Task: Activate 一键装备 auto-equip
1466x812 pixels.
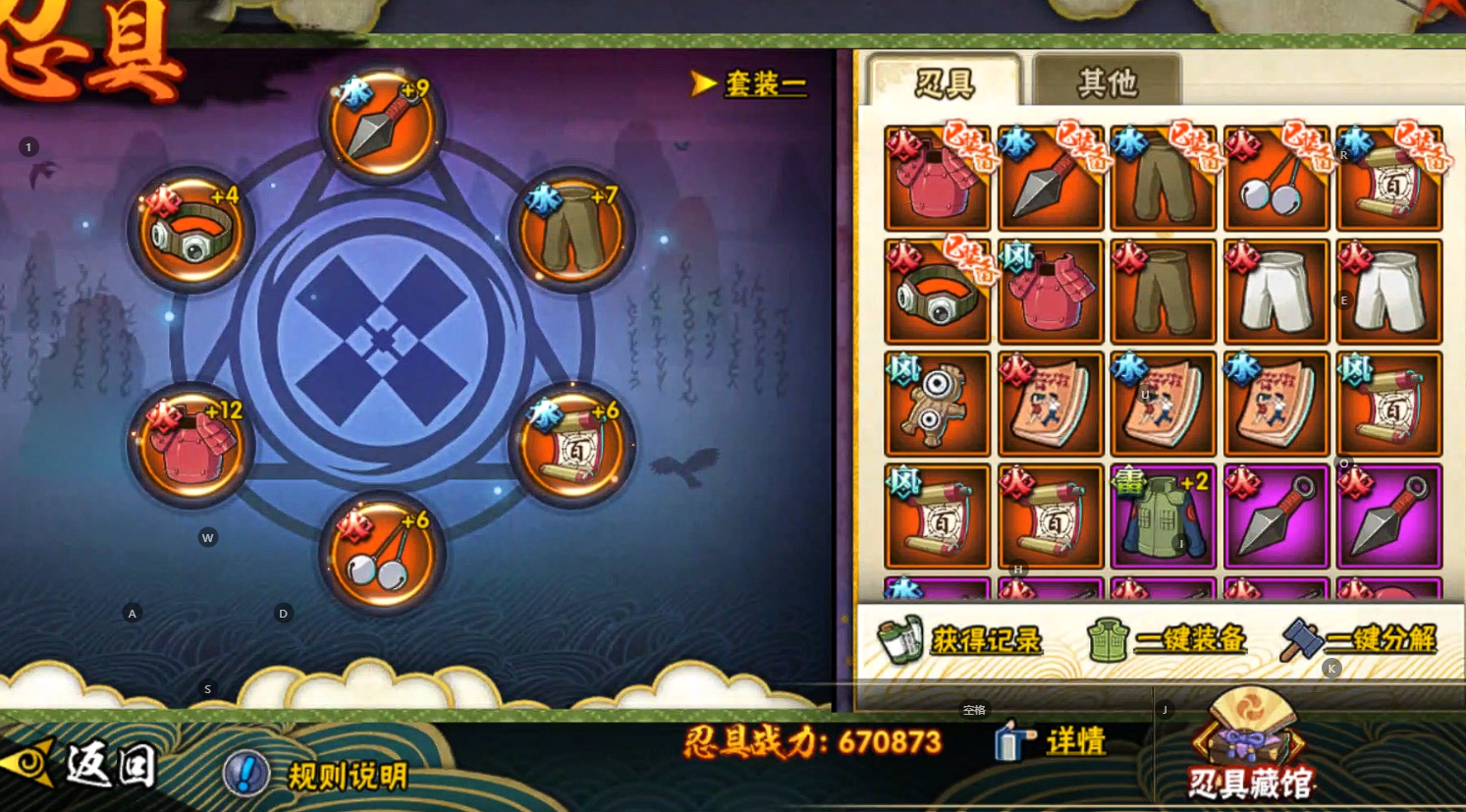Action: click(1167, 640)
